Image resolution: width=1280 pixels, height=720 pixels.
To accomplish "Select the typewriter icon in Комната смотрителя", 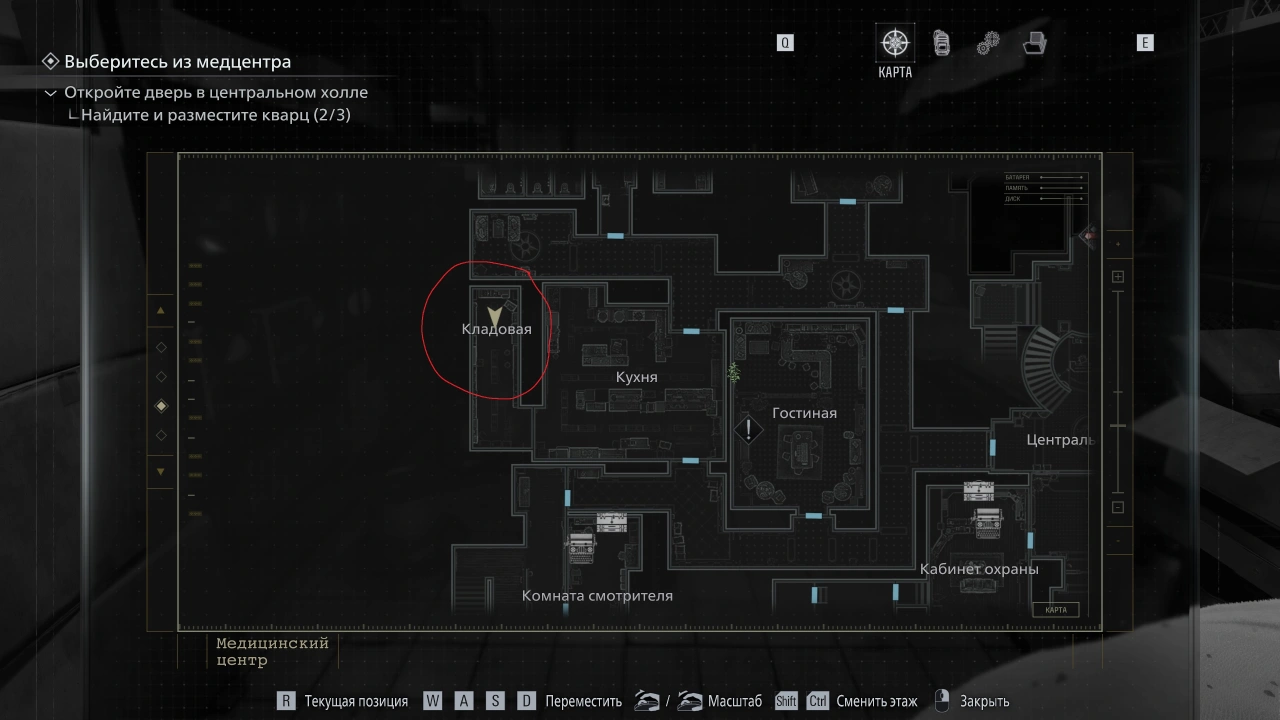I will (x=580, y=545).
